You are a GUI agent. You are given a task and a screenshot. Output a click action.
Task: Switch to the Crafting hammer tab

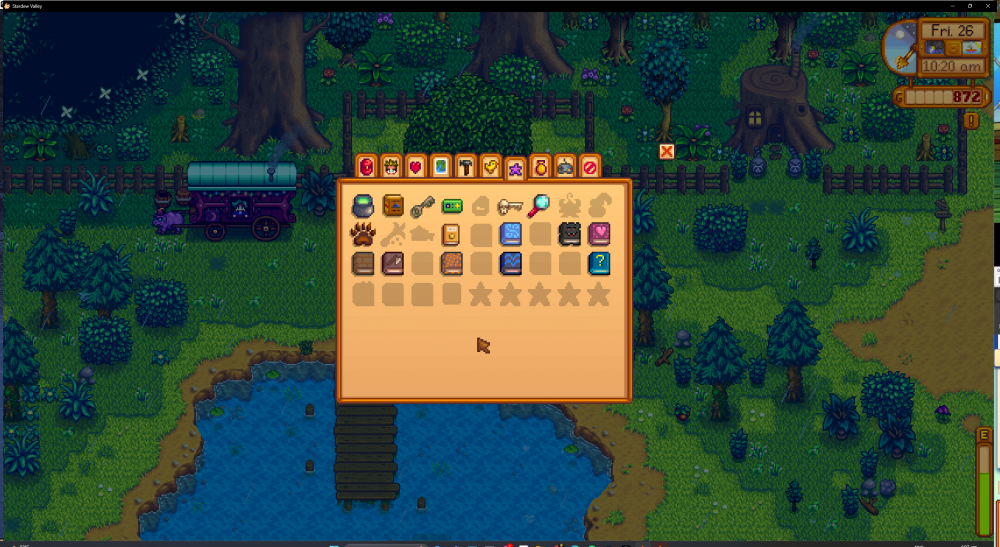point(465,166)
